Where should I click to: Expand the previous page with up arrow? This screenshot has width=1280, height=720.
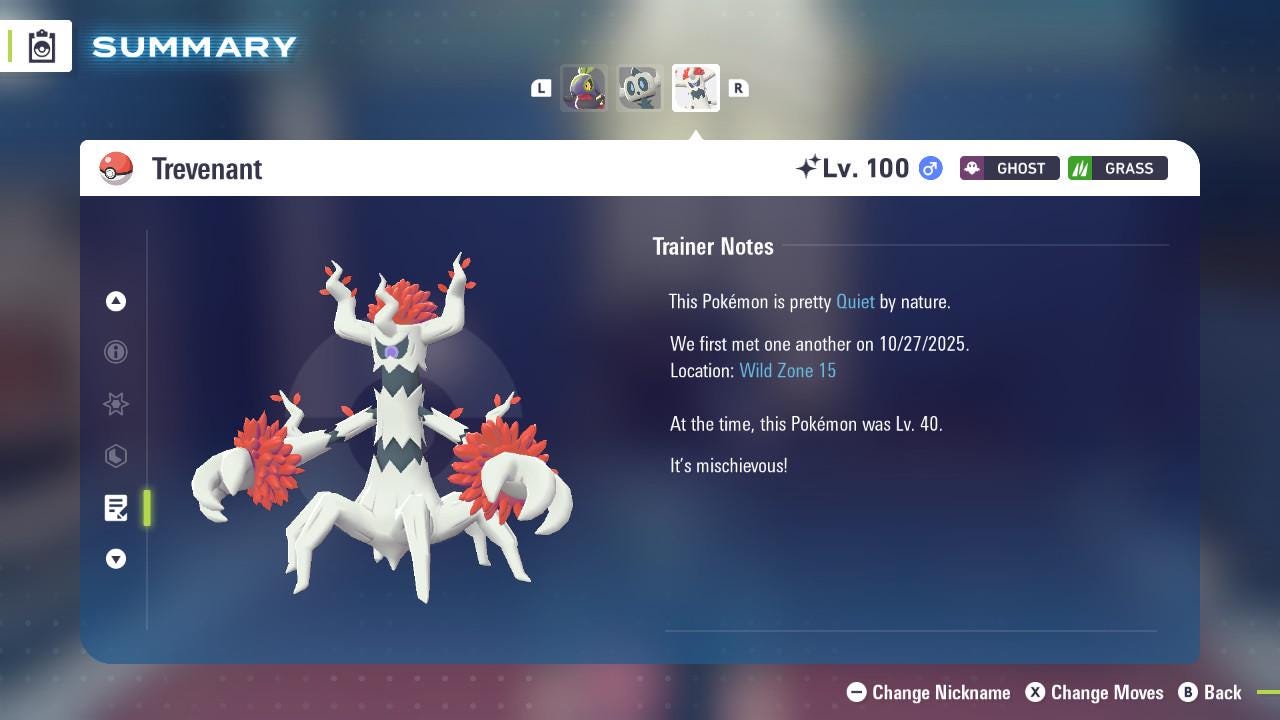(x=116, y=301)
